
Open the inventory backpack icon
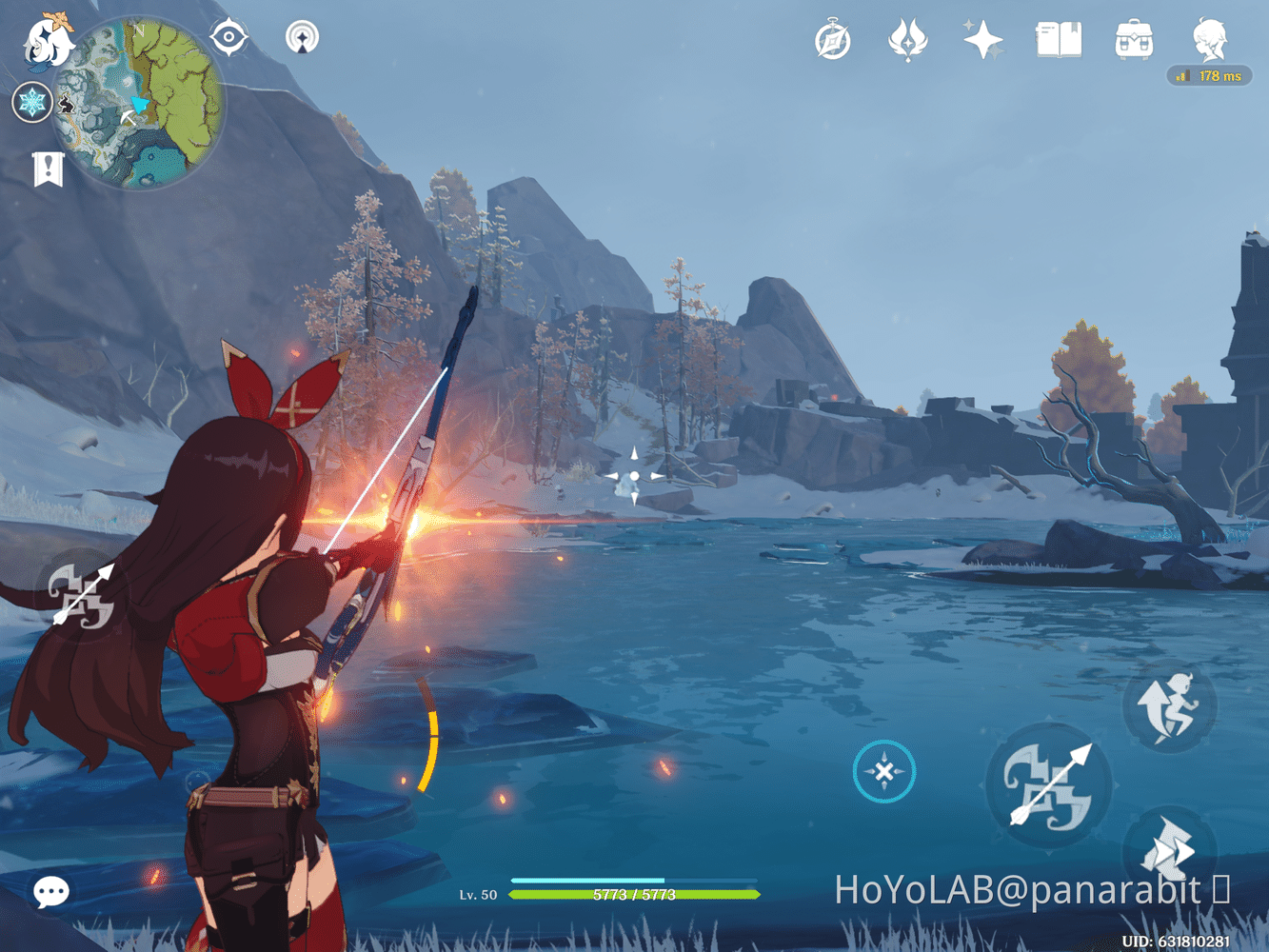click(x=1133, y=39)
